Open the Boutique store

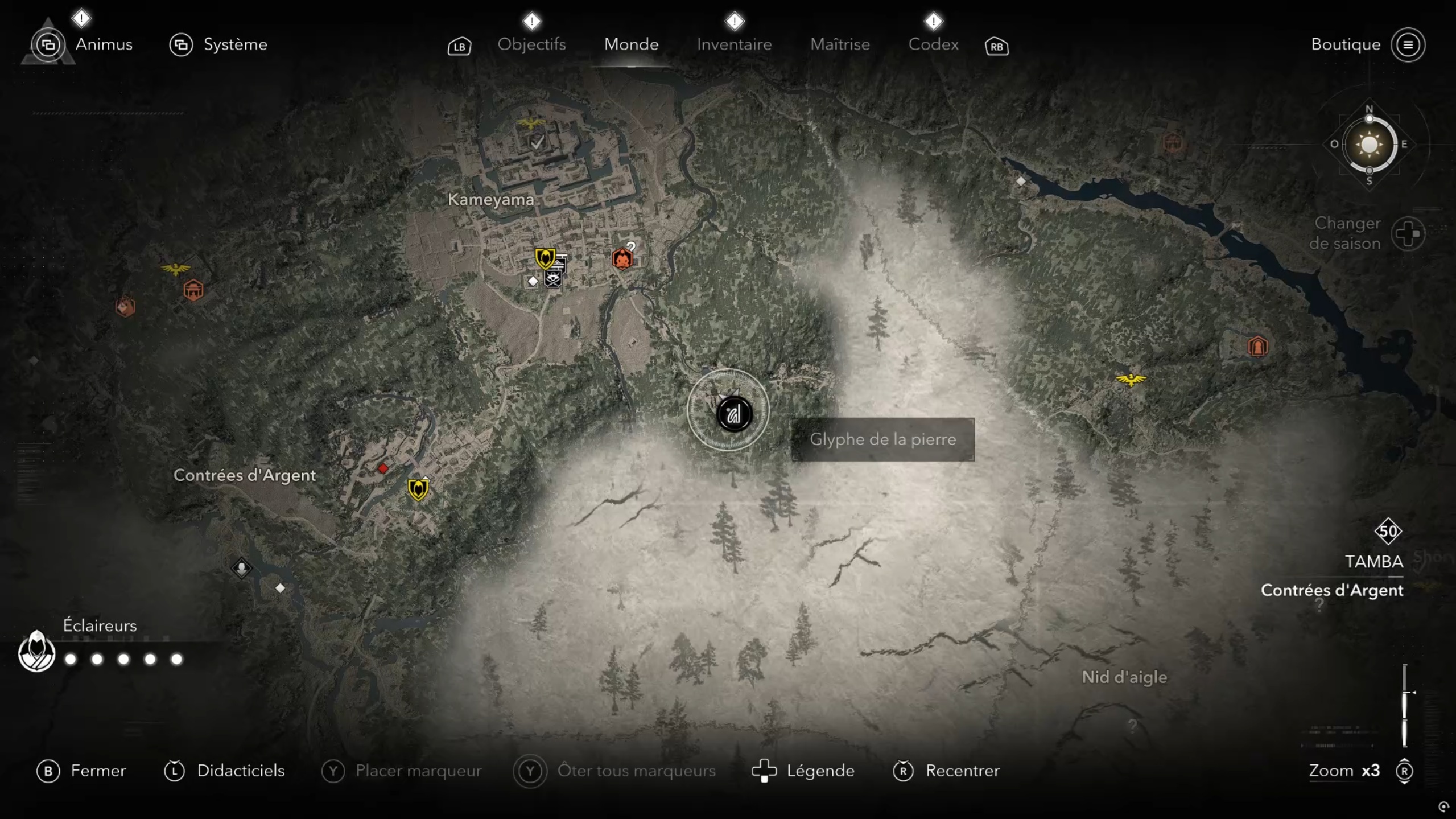click(1346, 44)
